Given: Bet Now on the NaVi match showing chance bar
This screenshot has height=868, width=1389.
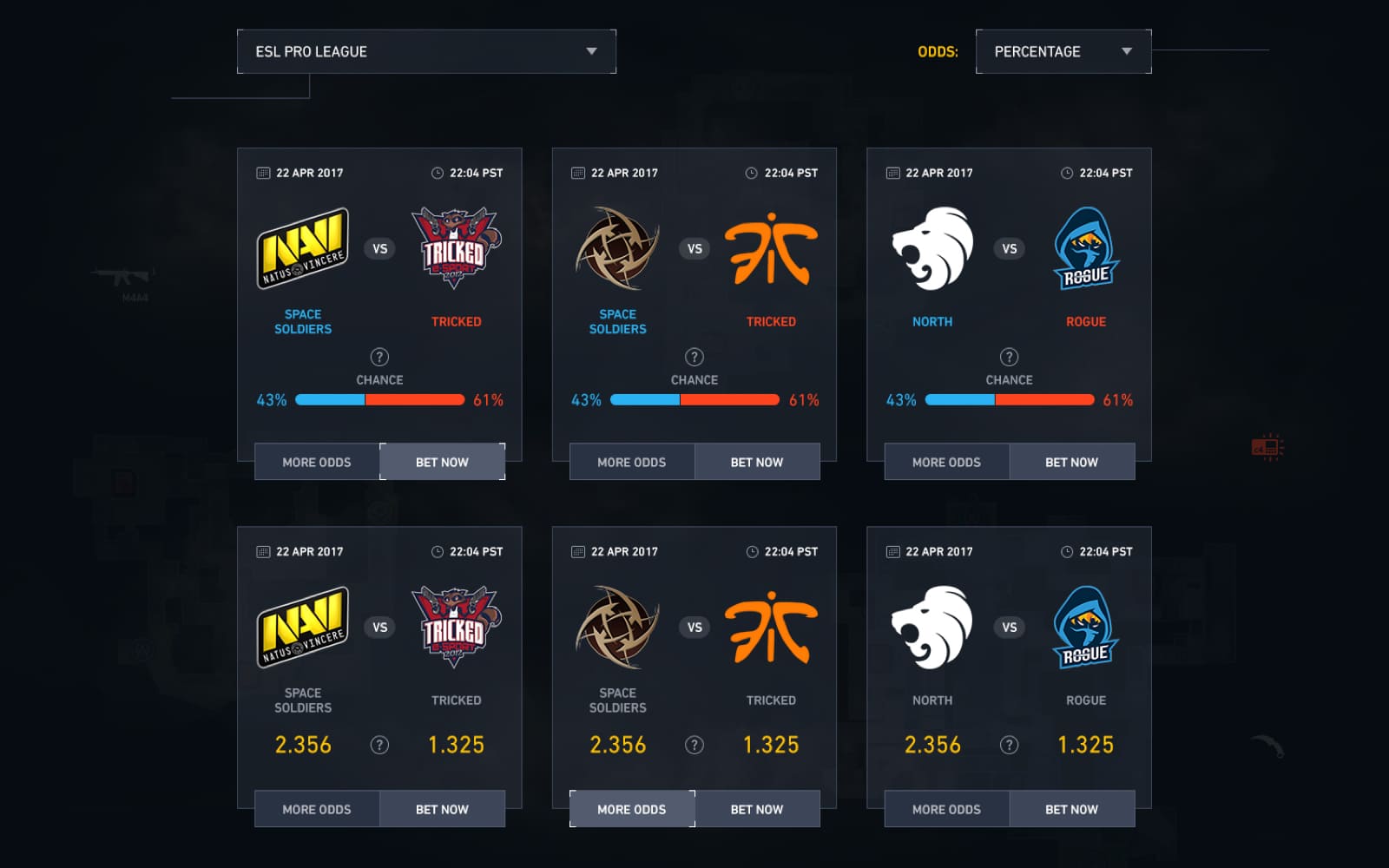Looking at the screenshot, I should 442,462.
